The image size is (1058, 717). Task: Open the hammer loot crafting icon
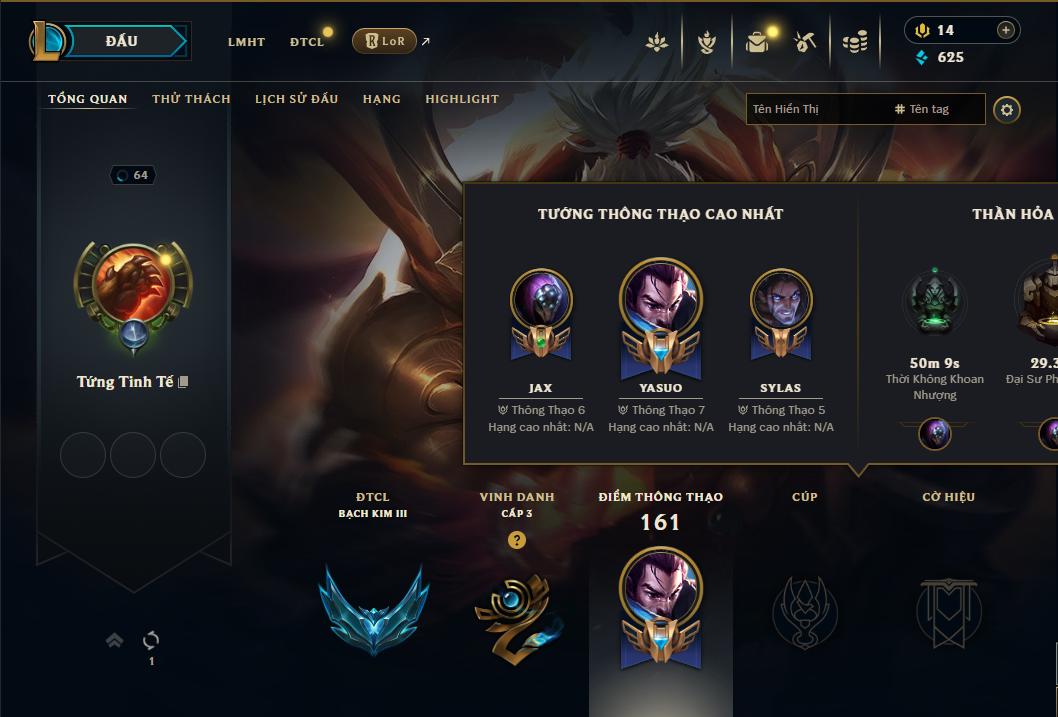pos(805,42)
